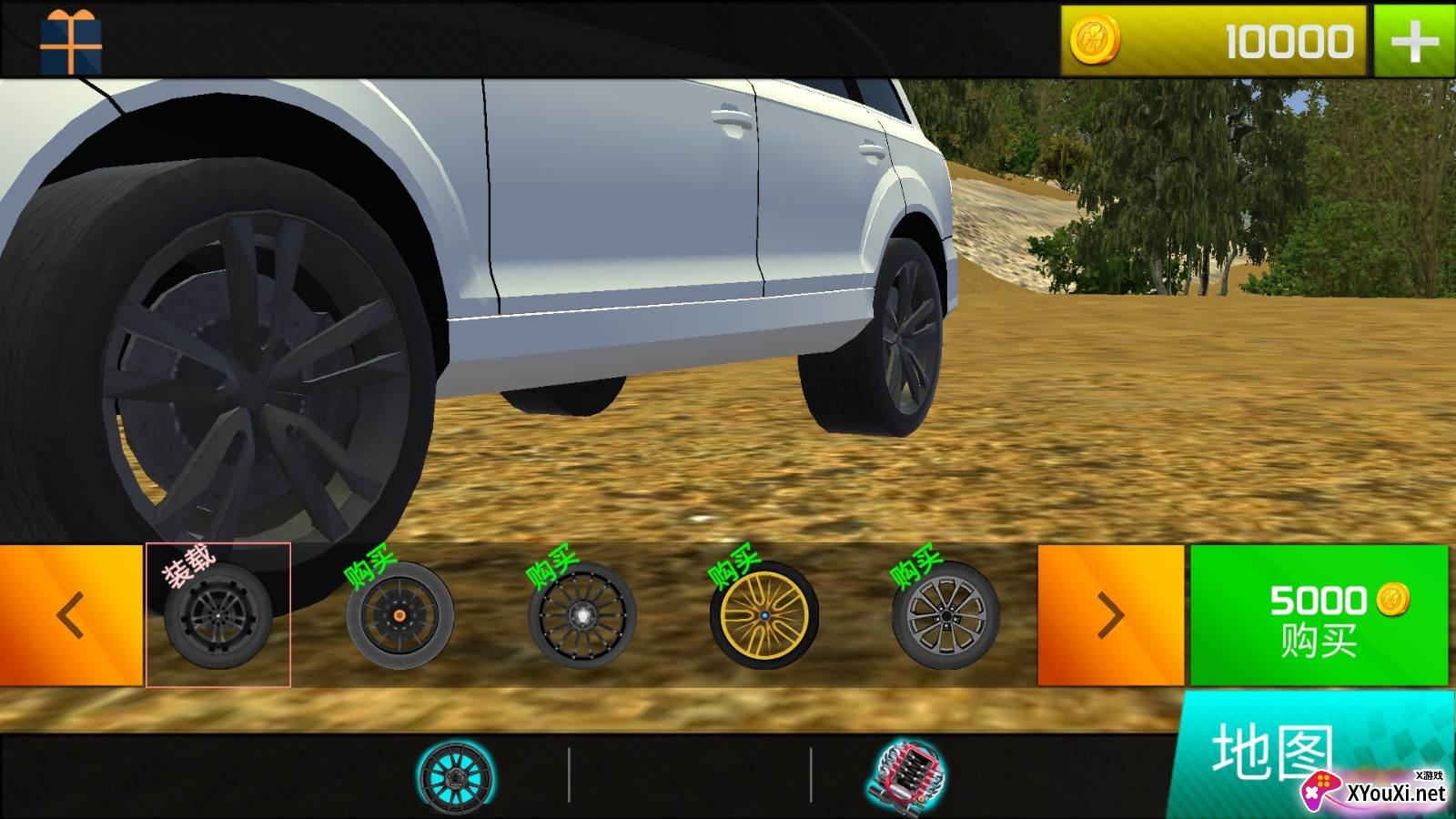Choose the silver gray alloy wheel

(945, 615)
